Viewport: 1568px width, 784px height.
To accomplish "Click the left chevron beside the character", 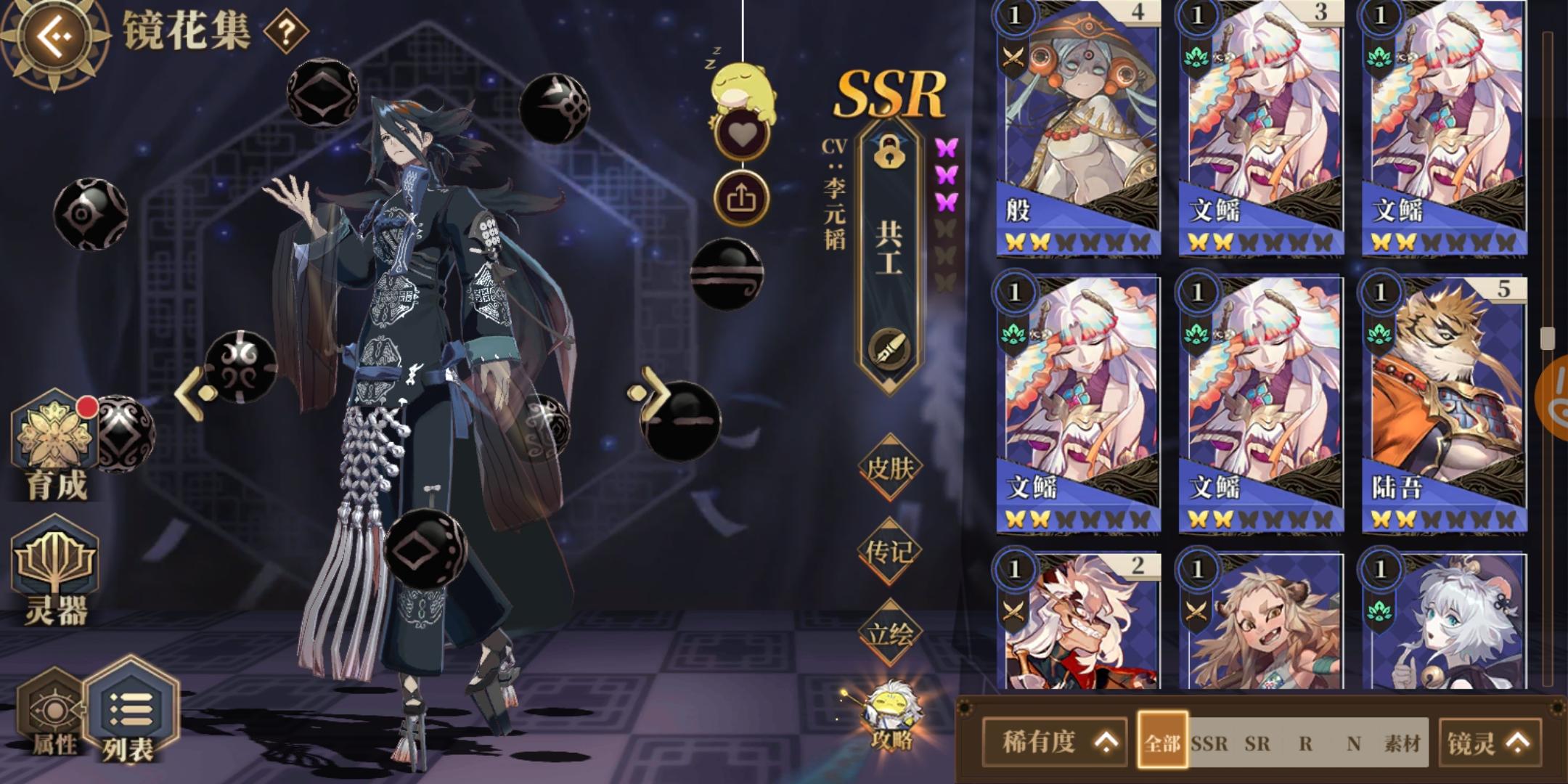I will click(x=190, y=392).
